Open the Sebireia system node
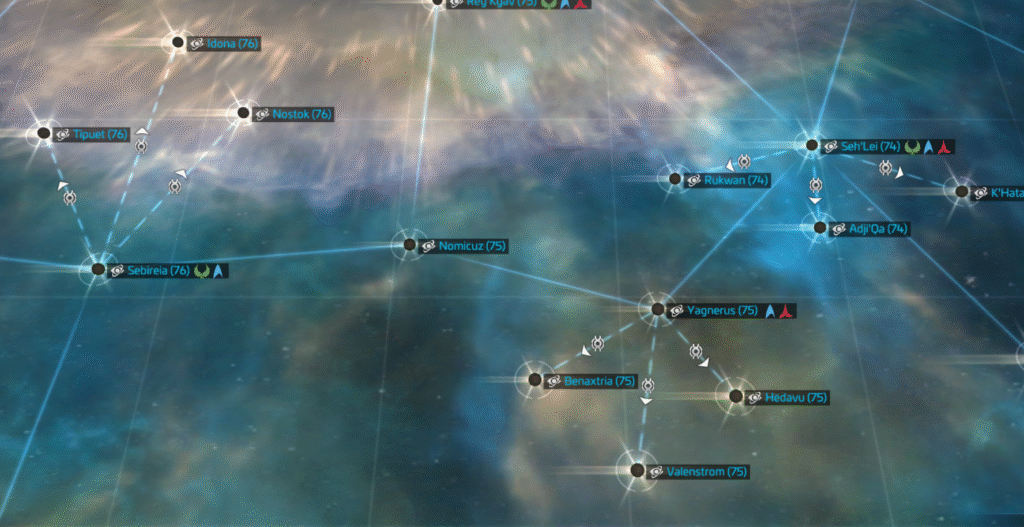The height and width of the screenshot is (527, 1024). pos(98,269)
